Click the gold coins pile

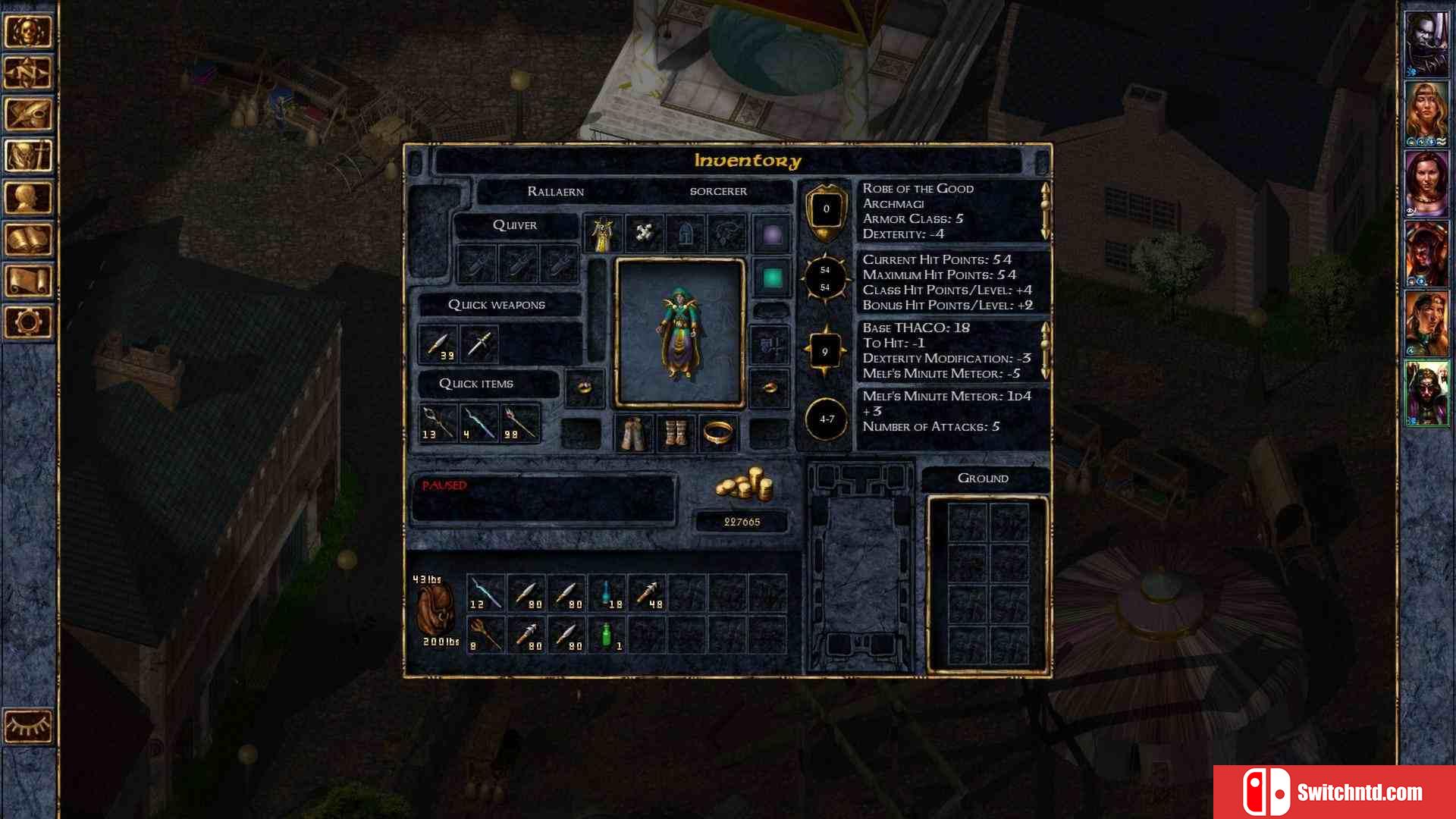(x=743, y=485)
